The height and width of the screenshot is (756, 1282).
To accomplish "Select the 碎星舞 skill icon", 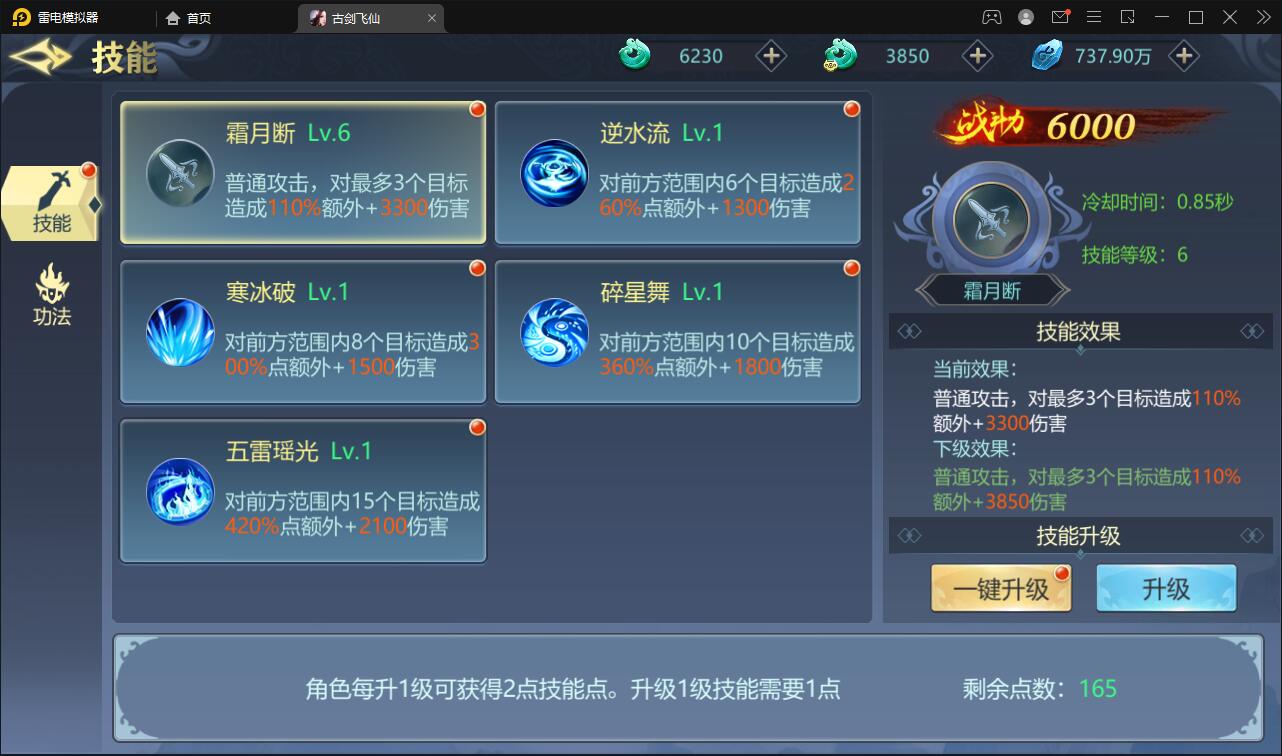I will click(x=554, y=331).
